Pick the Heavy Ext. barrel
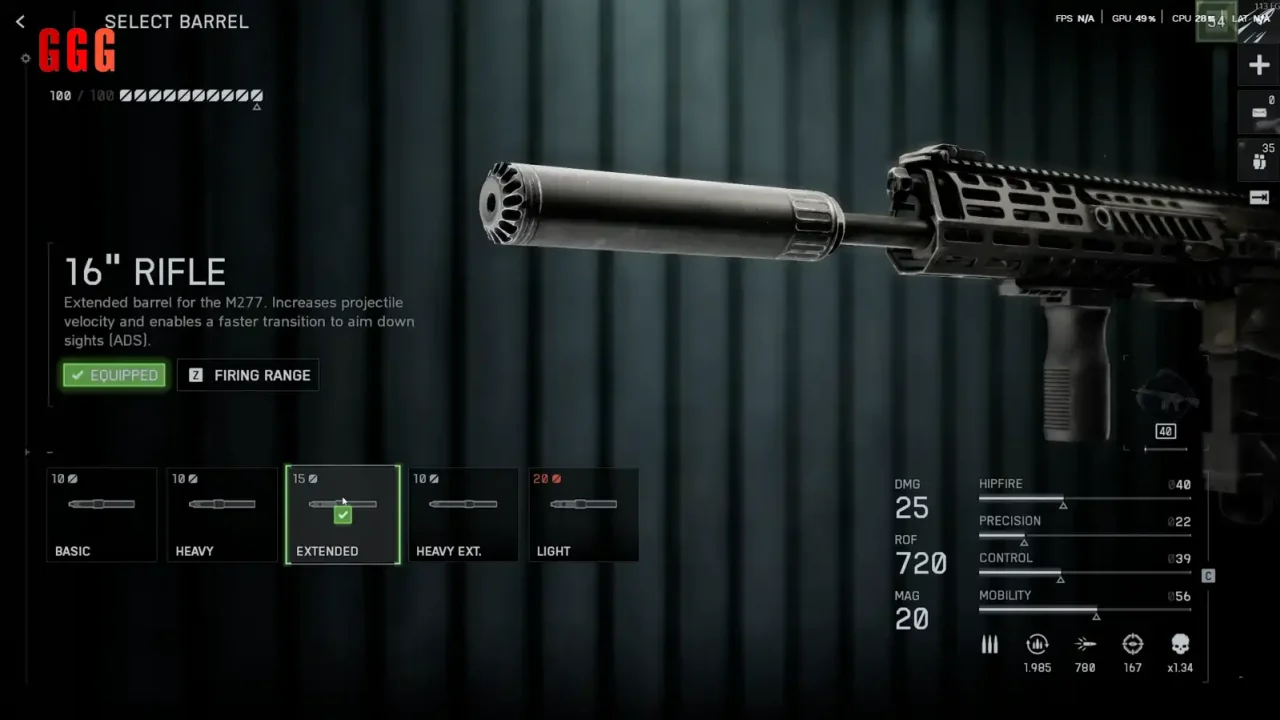Image resolution: width=1280 pixels, height=720 pixels. click(x=463, y=514)
